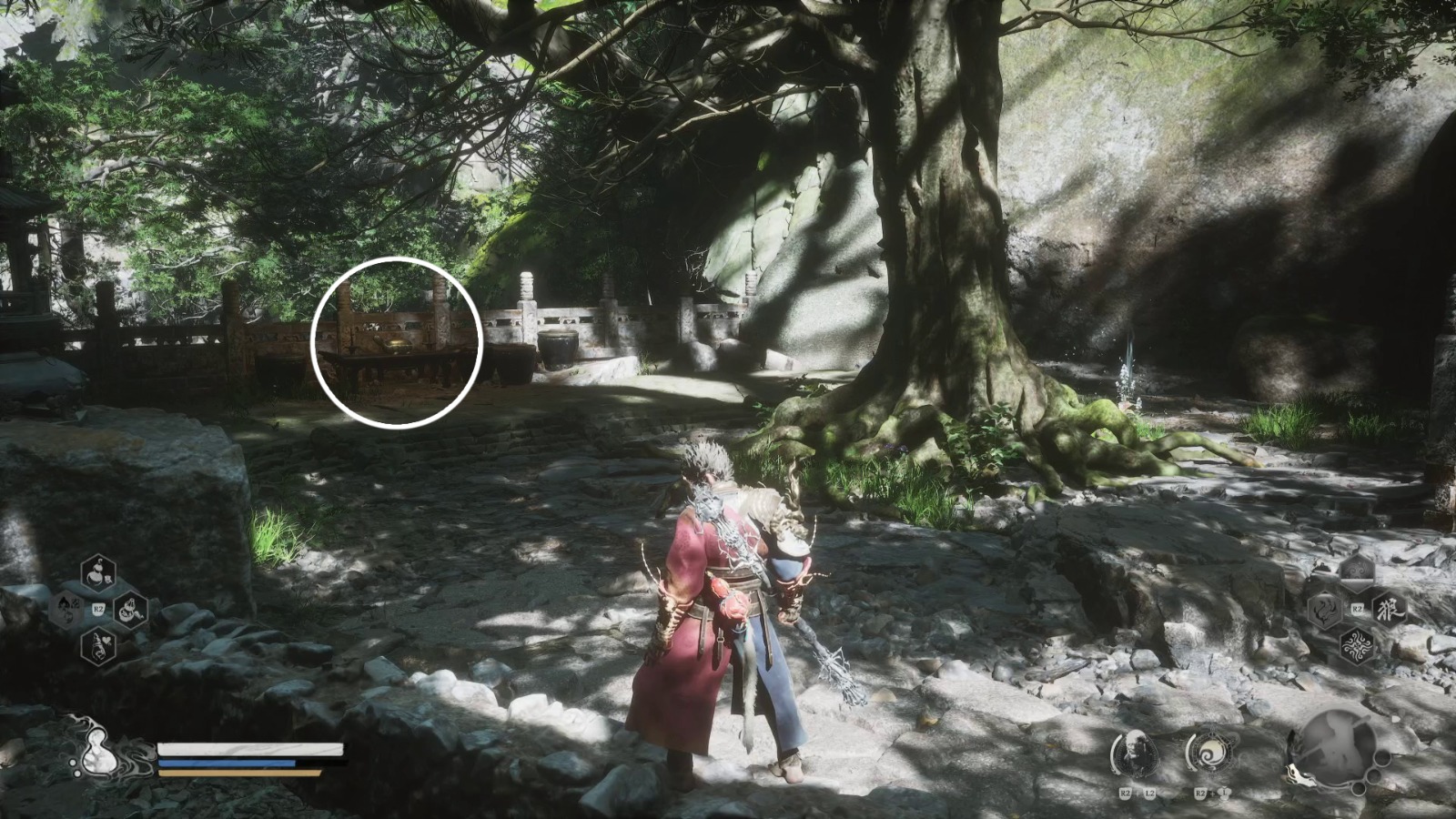The image size is (1456, 819).
Task: Select the wolf 狼 transformation icon
Action: 1390,610
